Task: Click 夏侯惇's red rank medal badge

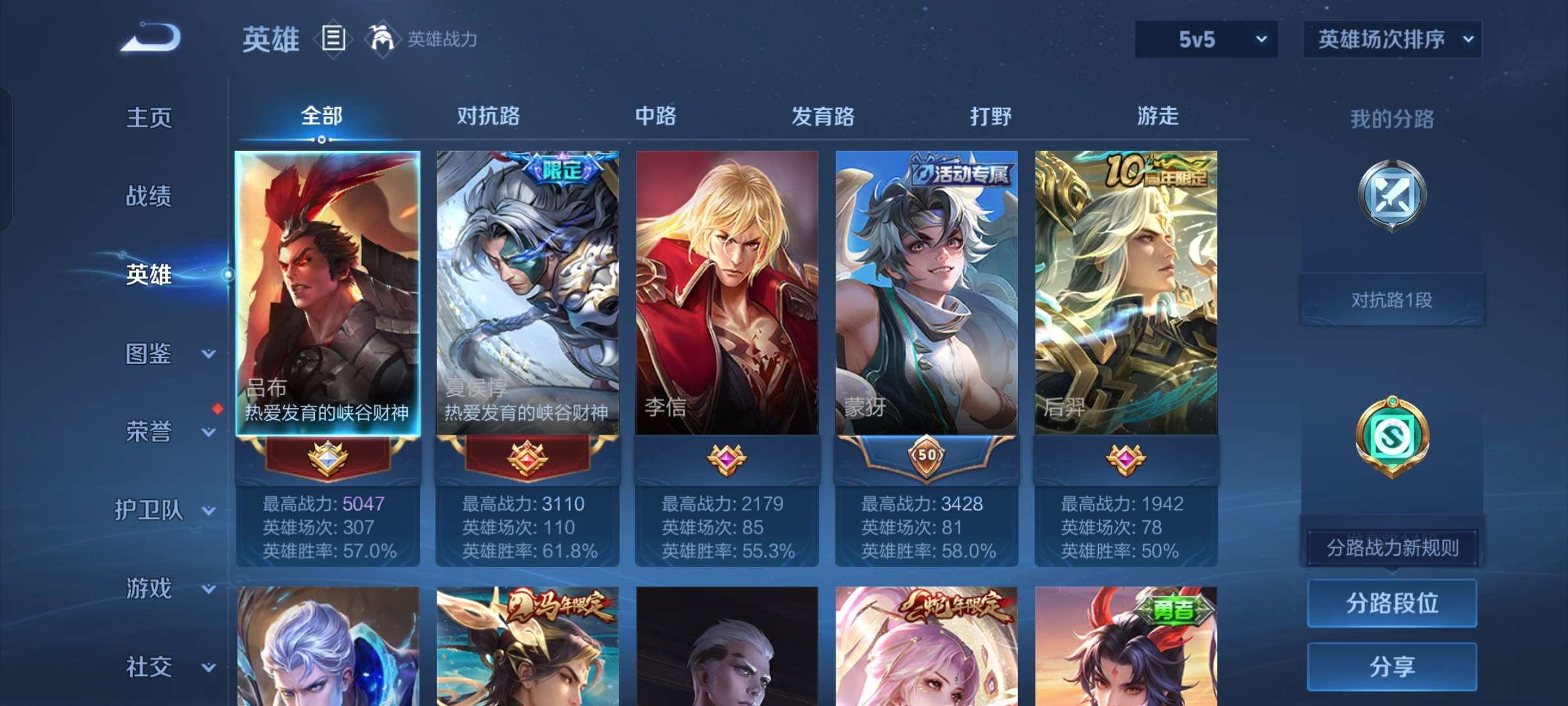Action: tap(528, 459)
